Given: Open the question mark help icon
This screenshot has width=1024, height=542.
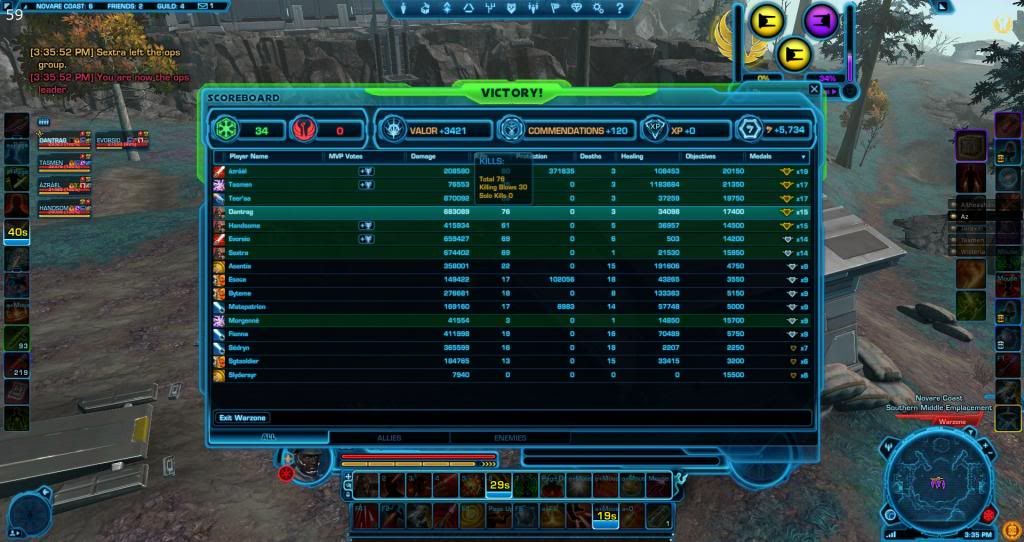Looking at the screenshot, I should tap(617, 8).
